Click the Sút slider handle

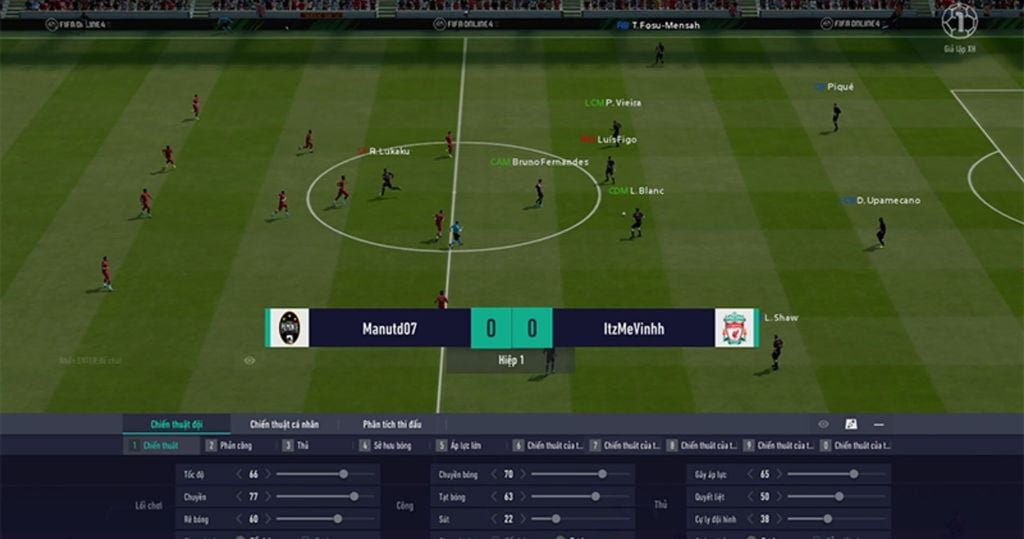[555, 519]
